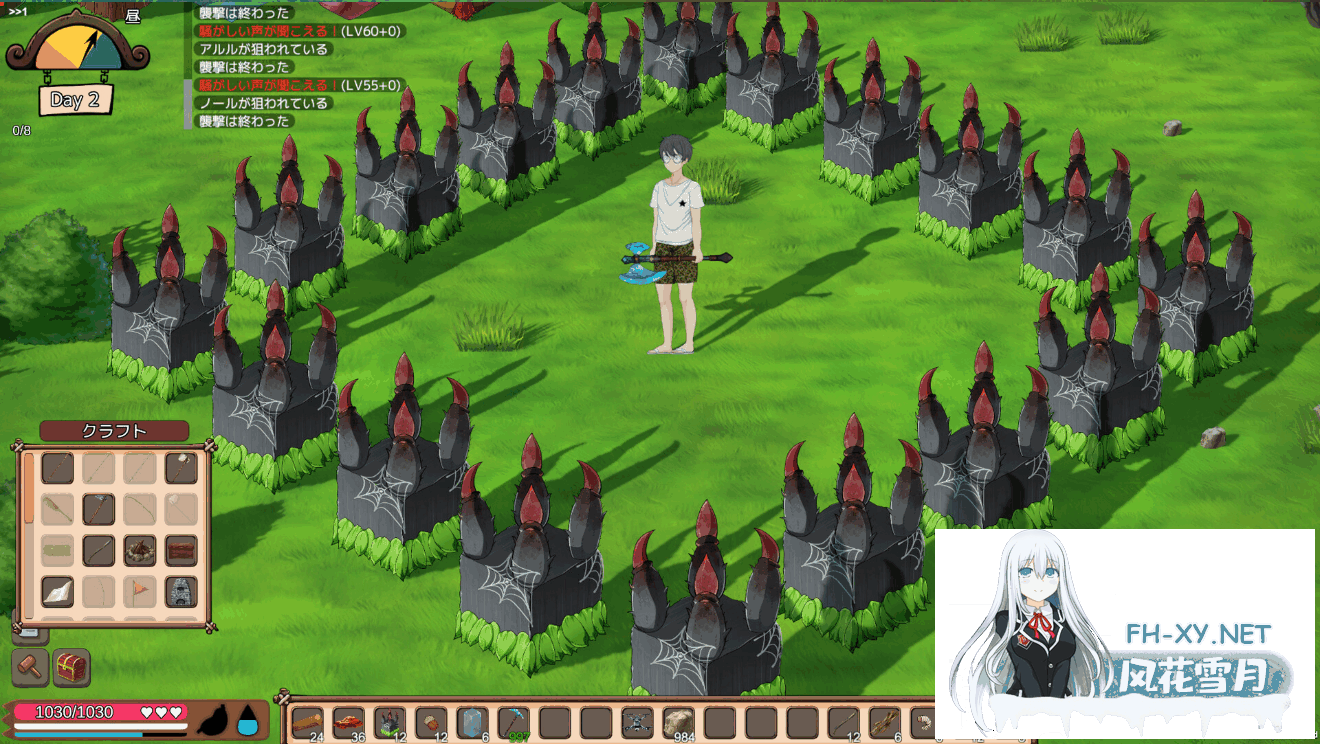
Task: Select the stone furnace recipe
Action: (180, 590)
